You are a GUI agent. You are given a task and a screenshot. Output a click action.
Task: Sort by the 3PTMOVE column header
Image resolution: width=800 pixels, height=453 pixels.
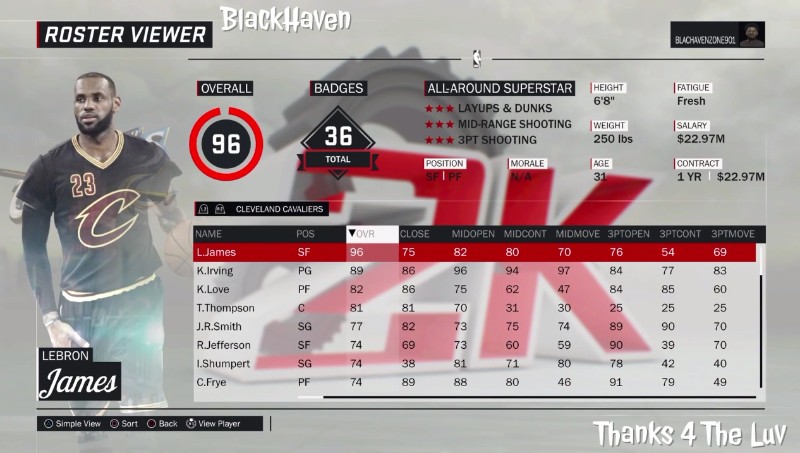(x=732, y=234)
